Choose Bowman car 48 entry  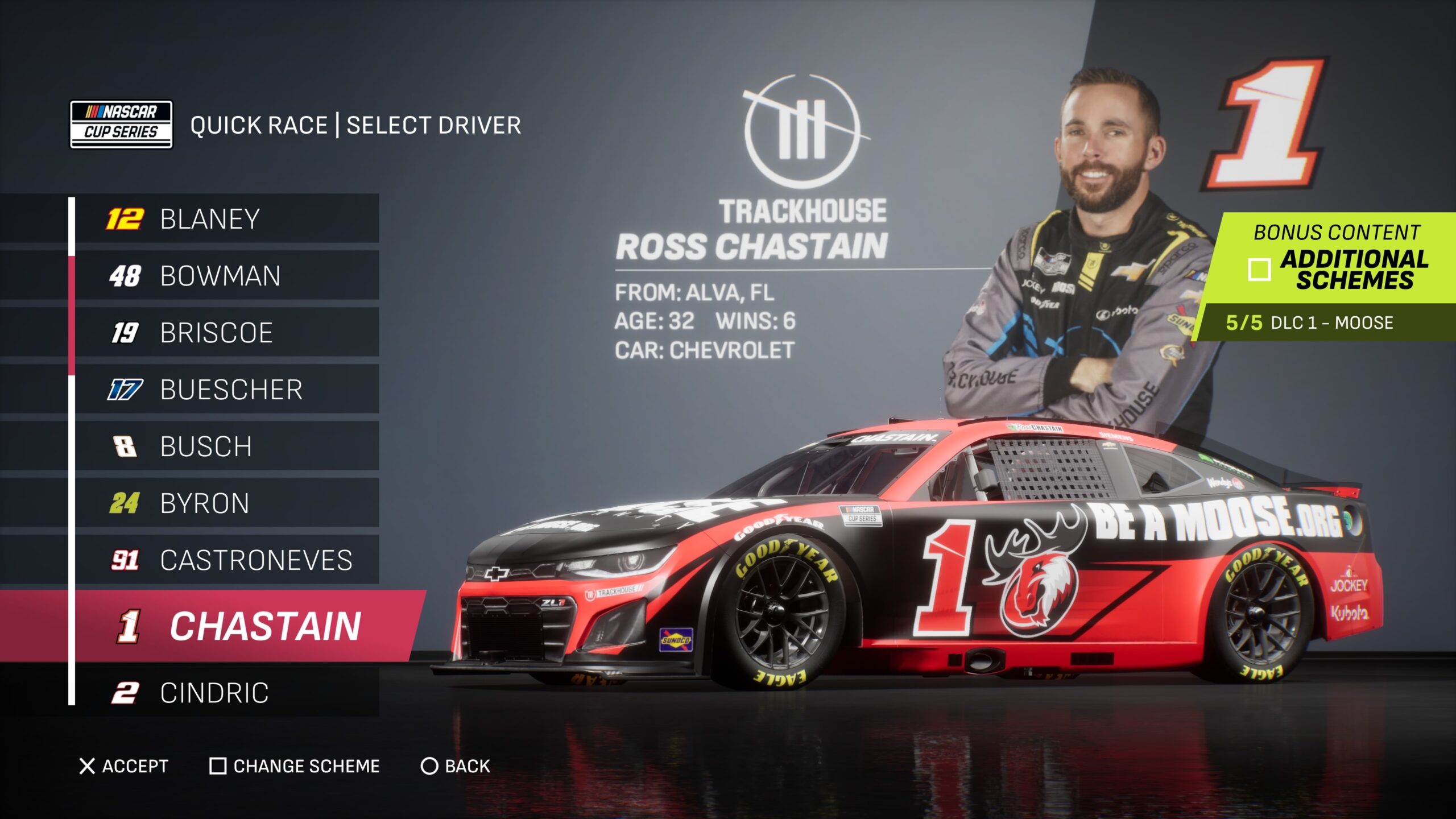227,276
